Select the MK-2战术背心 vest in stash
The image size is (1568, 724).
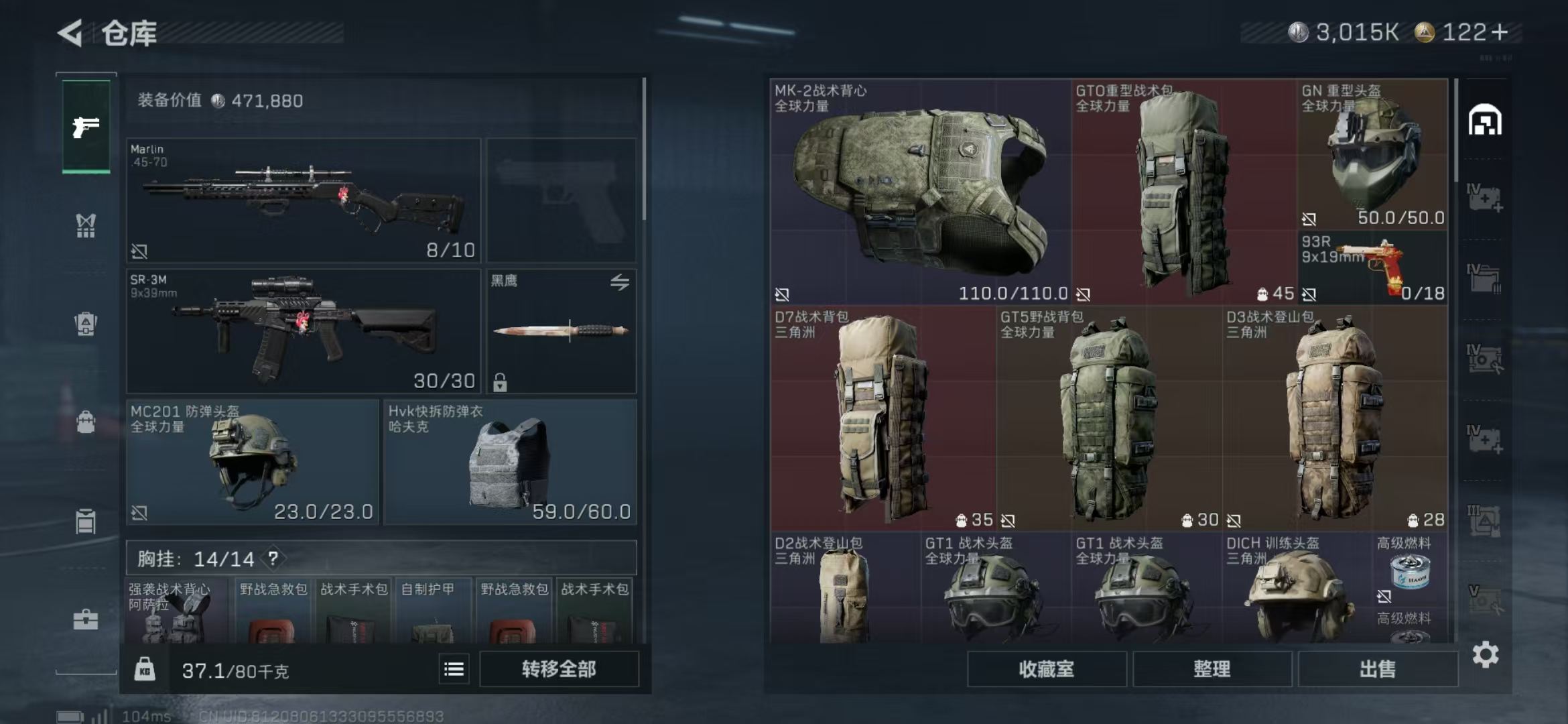coord(920,191)
